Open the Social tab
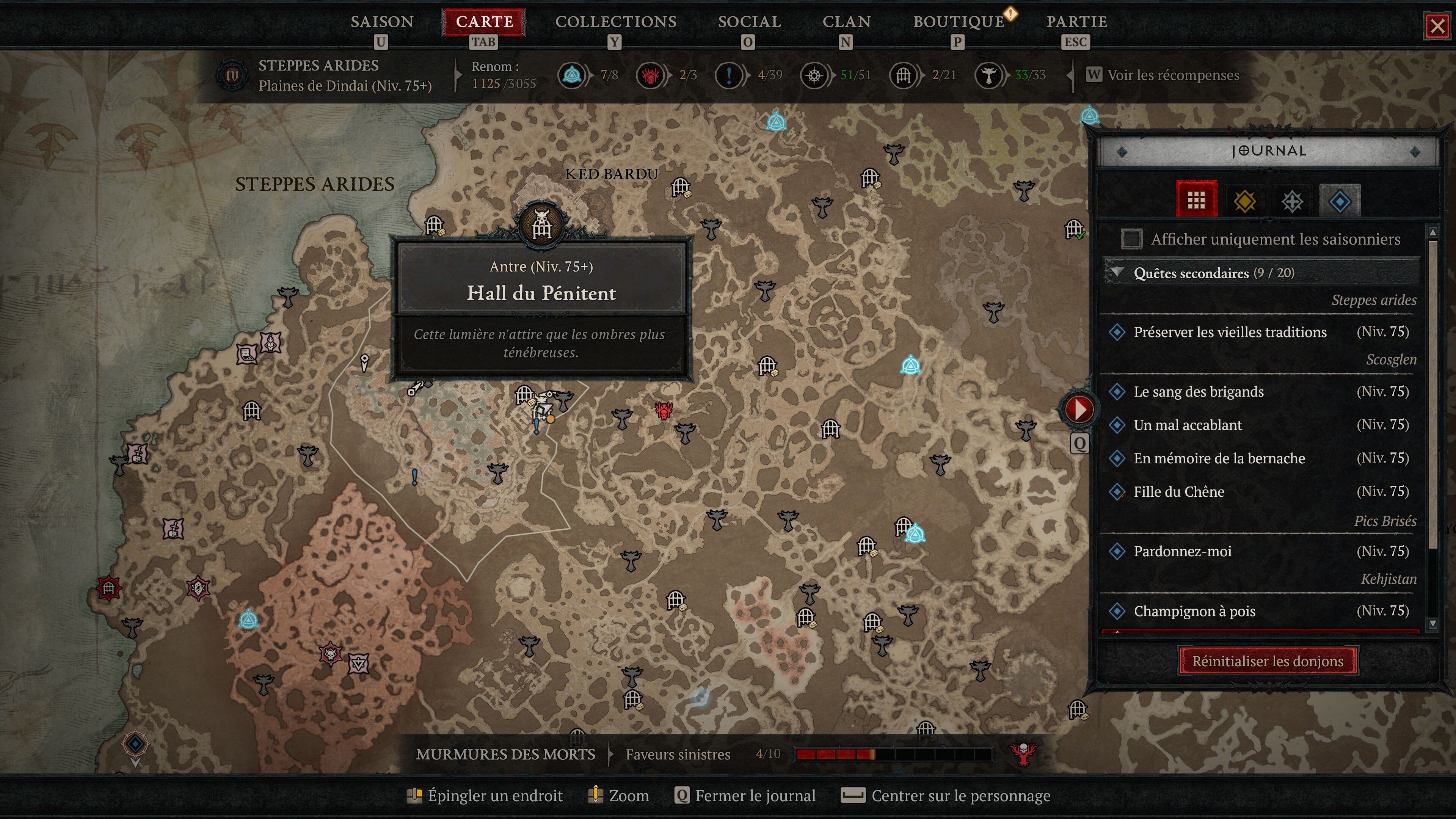 click(x=749, y=22)
